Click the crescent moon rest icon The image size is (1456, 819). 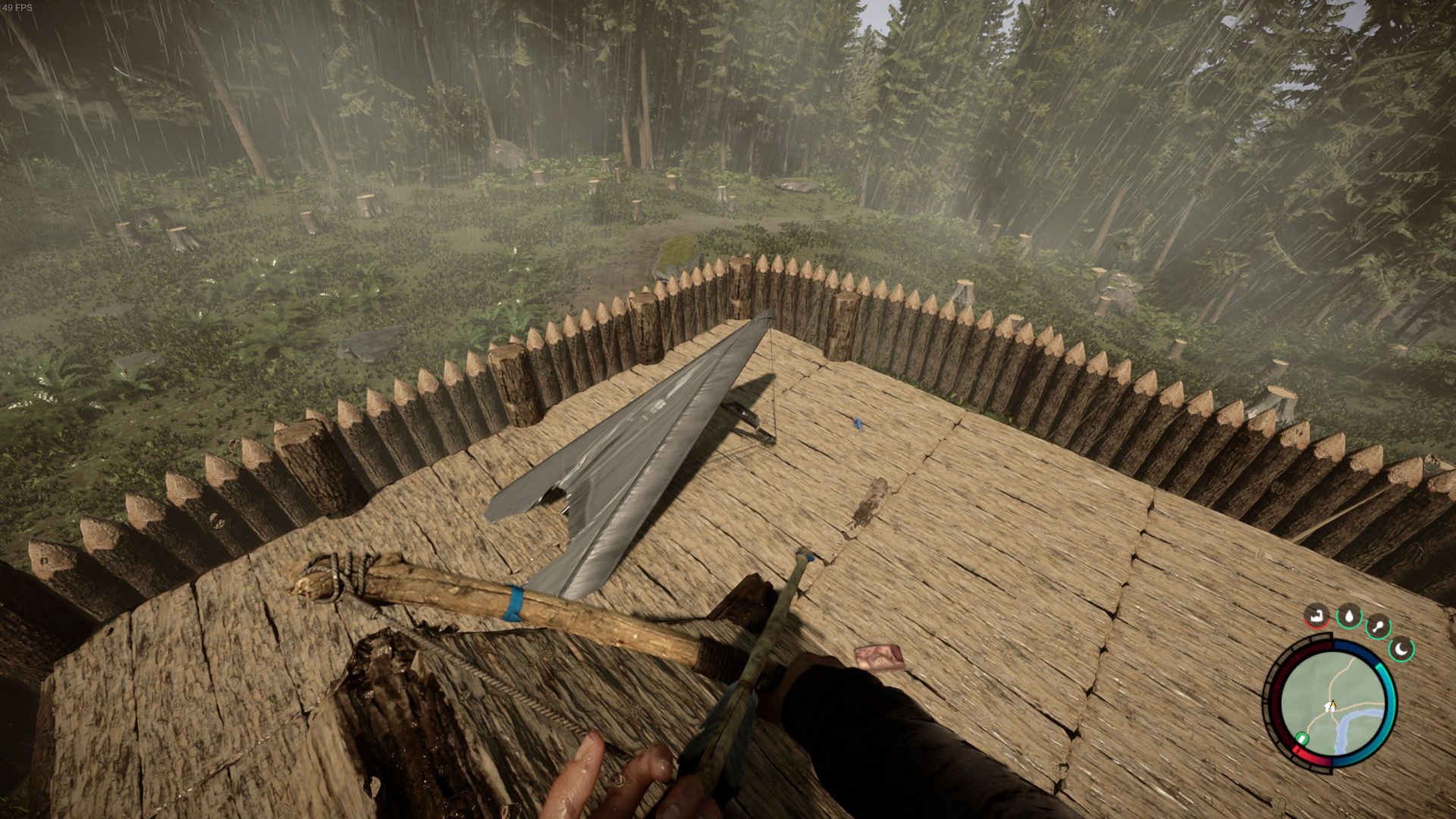pos(1402,649)
